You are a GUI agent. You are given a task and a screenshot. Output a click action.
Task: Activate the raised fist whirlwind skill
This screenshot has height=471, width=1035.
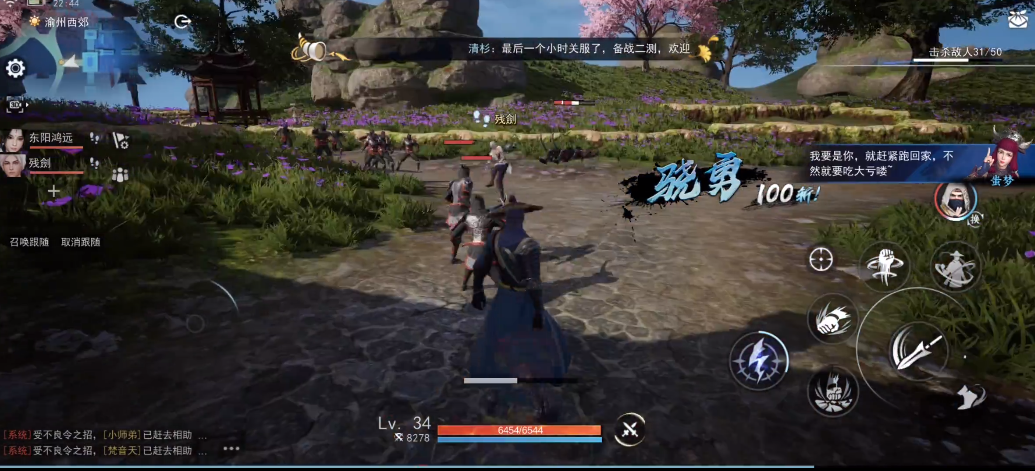885,265
